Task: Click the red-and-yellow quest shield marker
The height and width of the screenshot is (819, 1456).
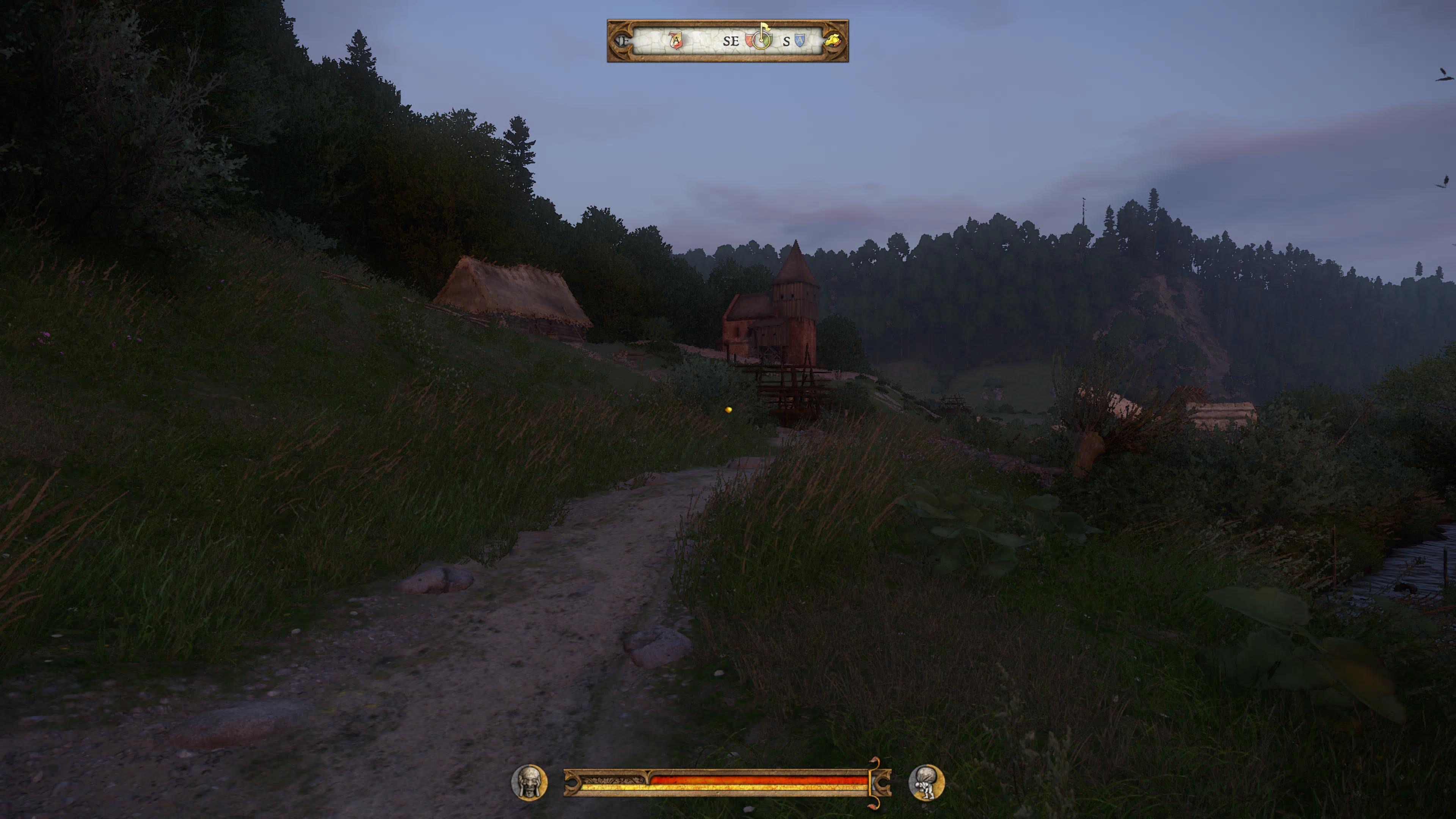Action: pyautogui.click(x=676, y=41)
